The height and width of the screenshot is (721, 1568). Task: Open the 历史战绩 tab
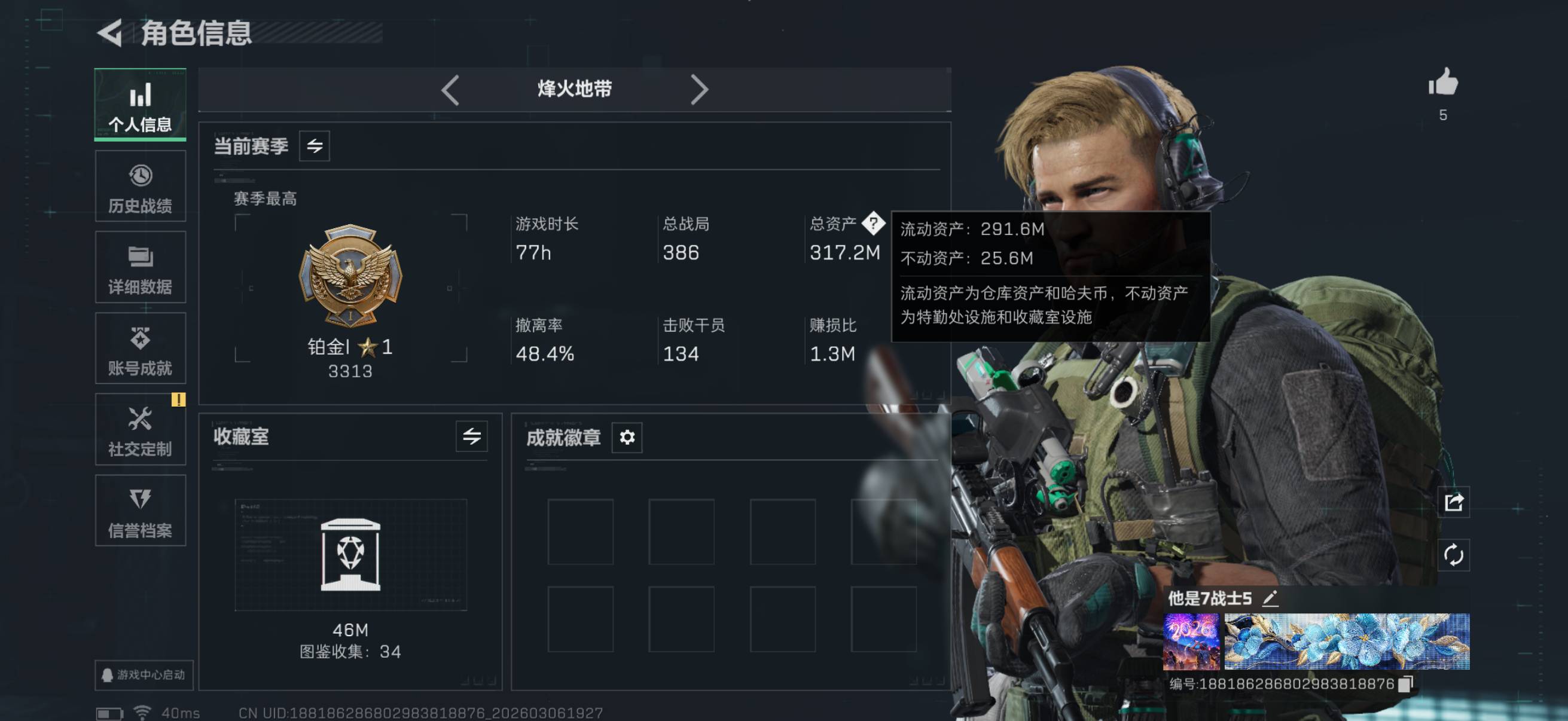pos(140,187)
